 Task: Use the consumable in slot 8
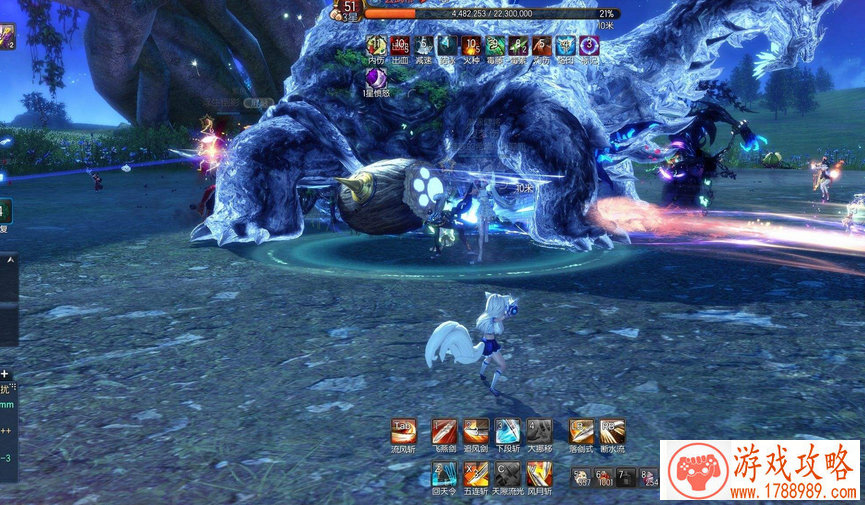point(649,477)
